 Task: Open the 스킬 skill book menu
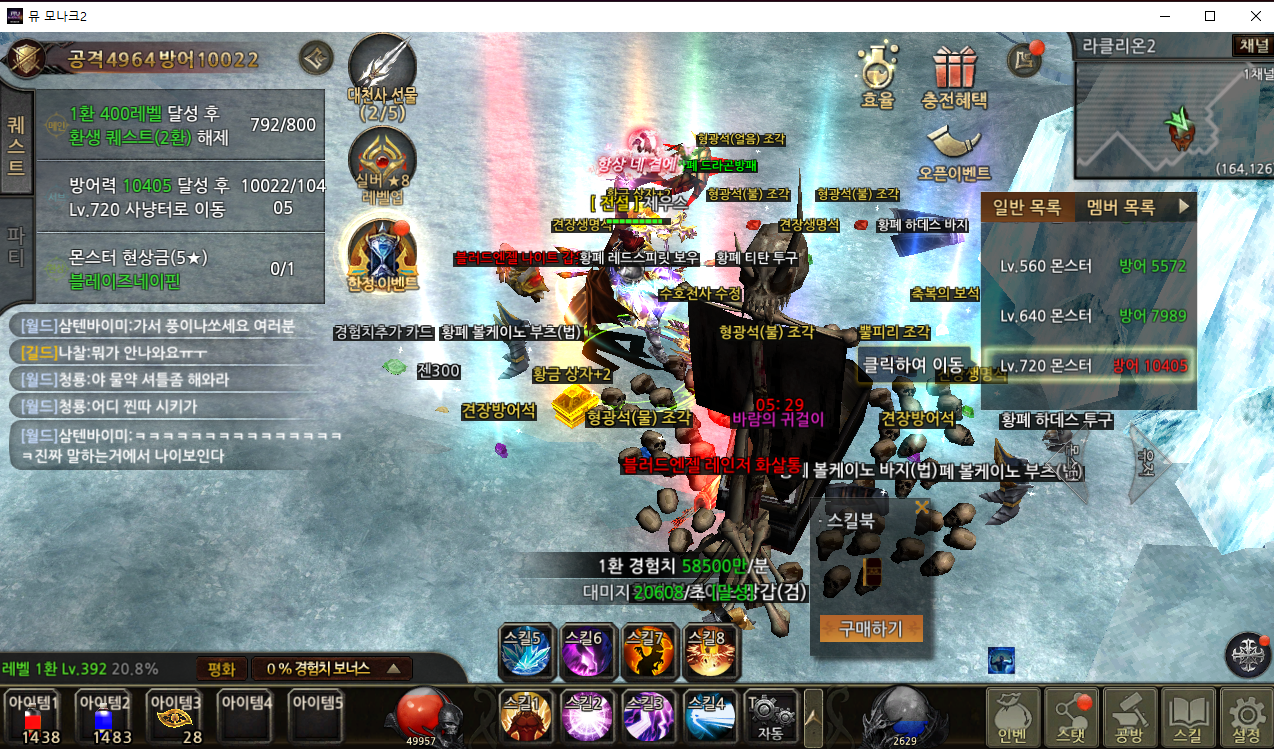pyautogui.click(x=1188, y=715)
